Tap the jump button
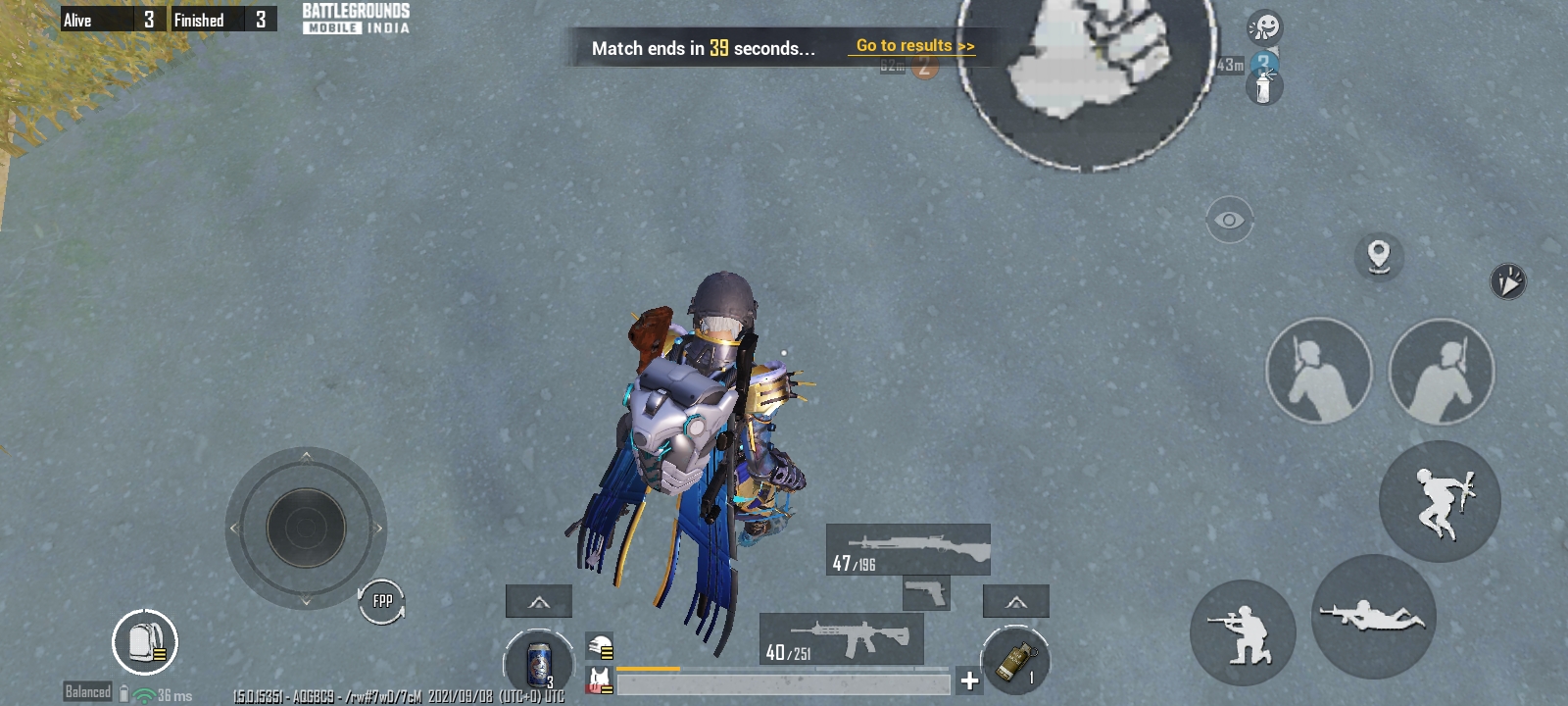 coord(1440,501)
